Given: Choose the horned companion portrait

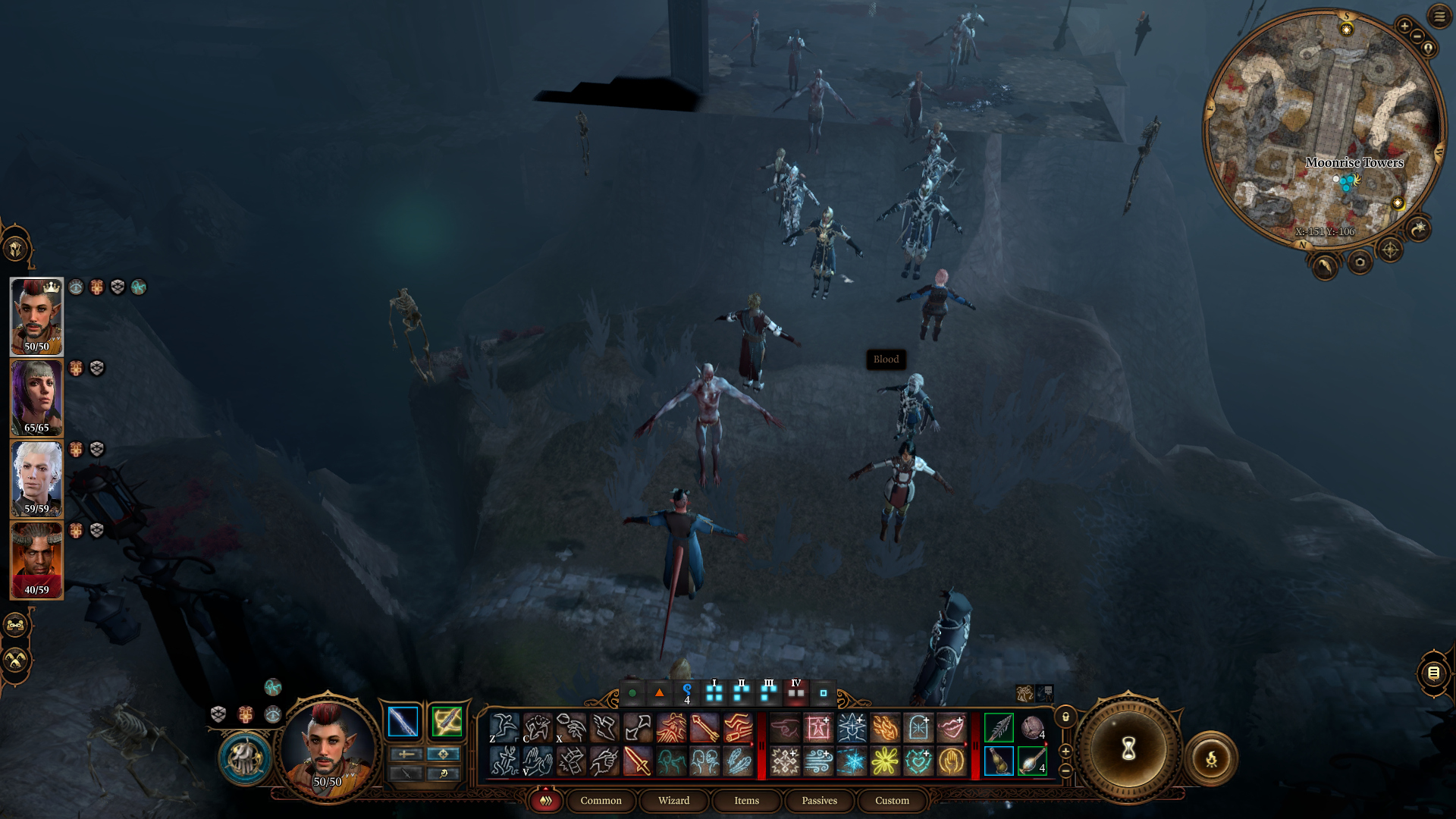Looking at the screenshot, I should (x=36, y=560).
